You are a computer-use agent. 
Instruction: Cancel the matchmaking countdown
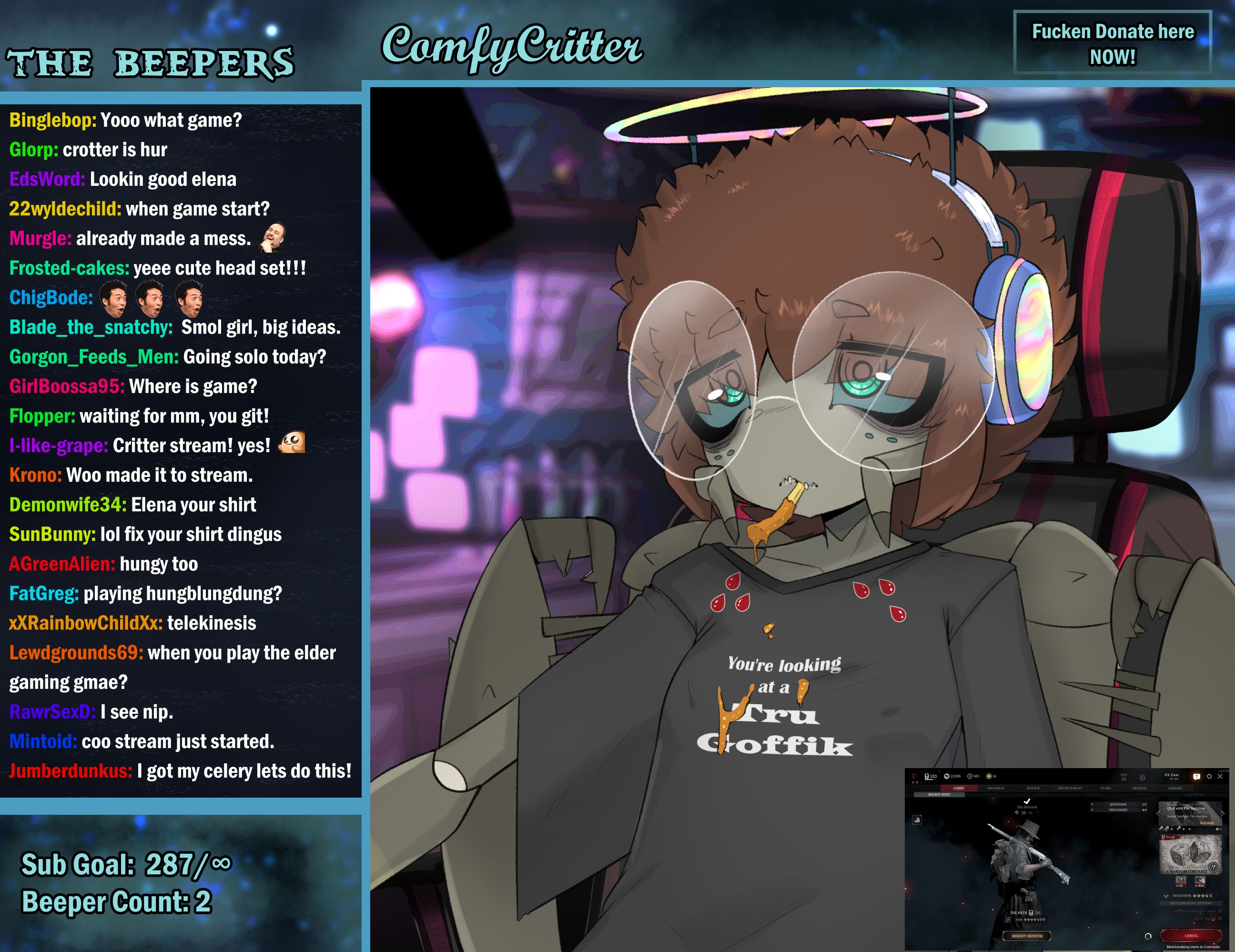click(x=1191, y=936)
